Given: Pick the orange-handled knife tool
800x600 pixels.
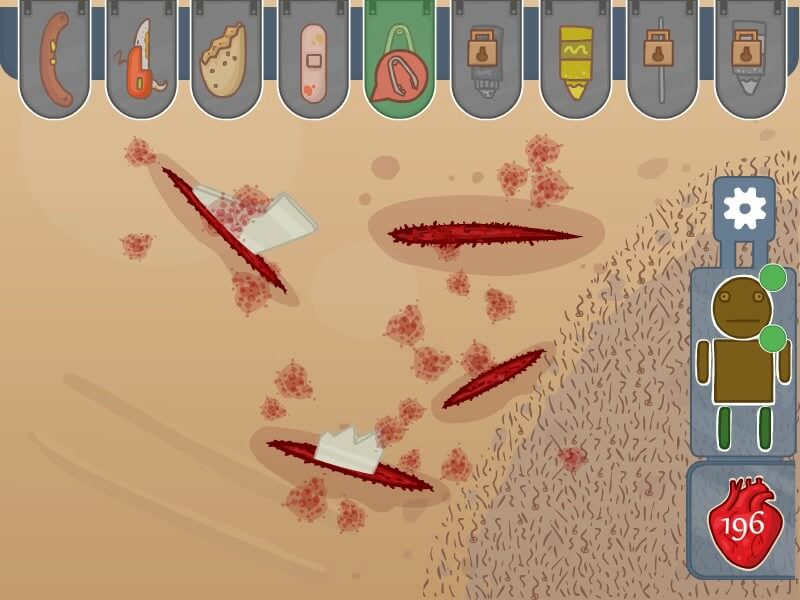Looking at the screenshot, I should click(x=141, y=60).
